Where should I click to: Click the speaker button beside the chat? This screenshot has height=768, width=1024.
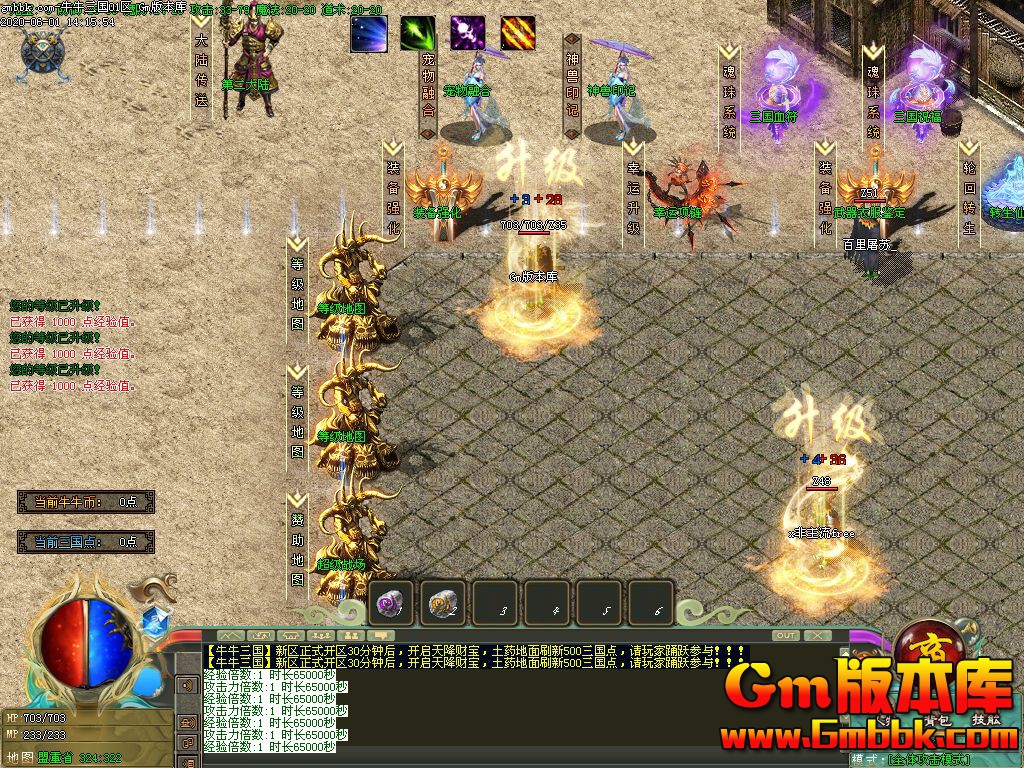point(186,686)
